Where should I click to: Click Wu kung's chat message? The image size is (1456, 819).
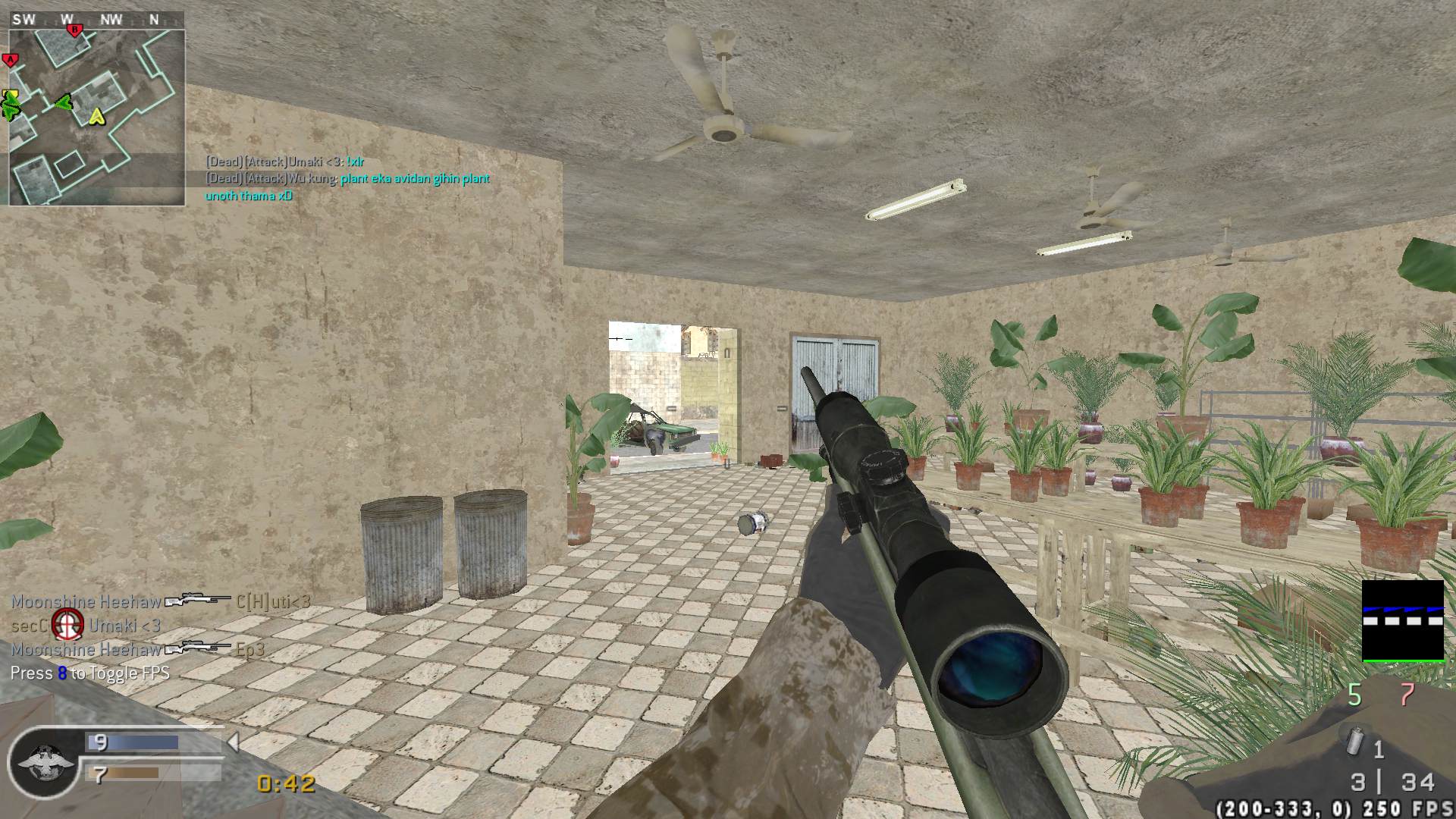tap(347, 187)
